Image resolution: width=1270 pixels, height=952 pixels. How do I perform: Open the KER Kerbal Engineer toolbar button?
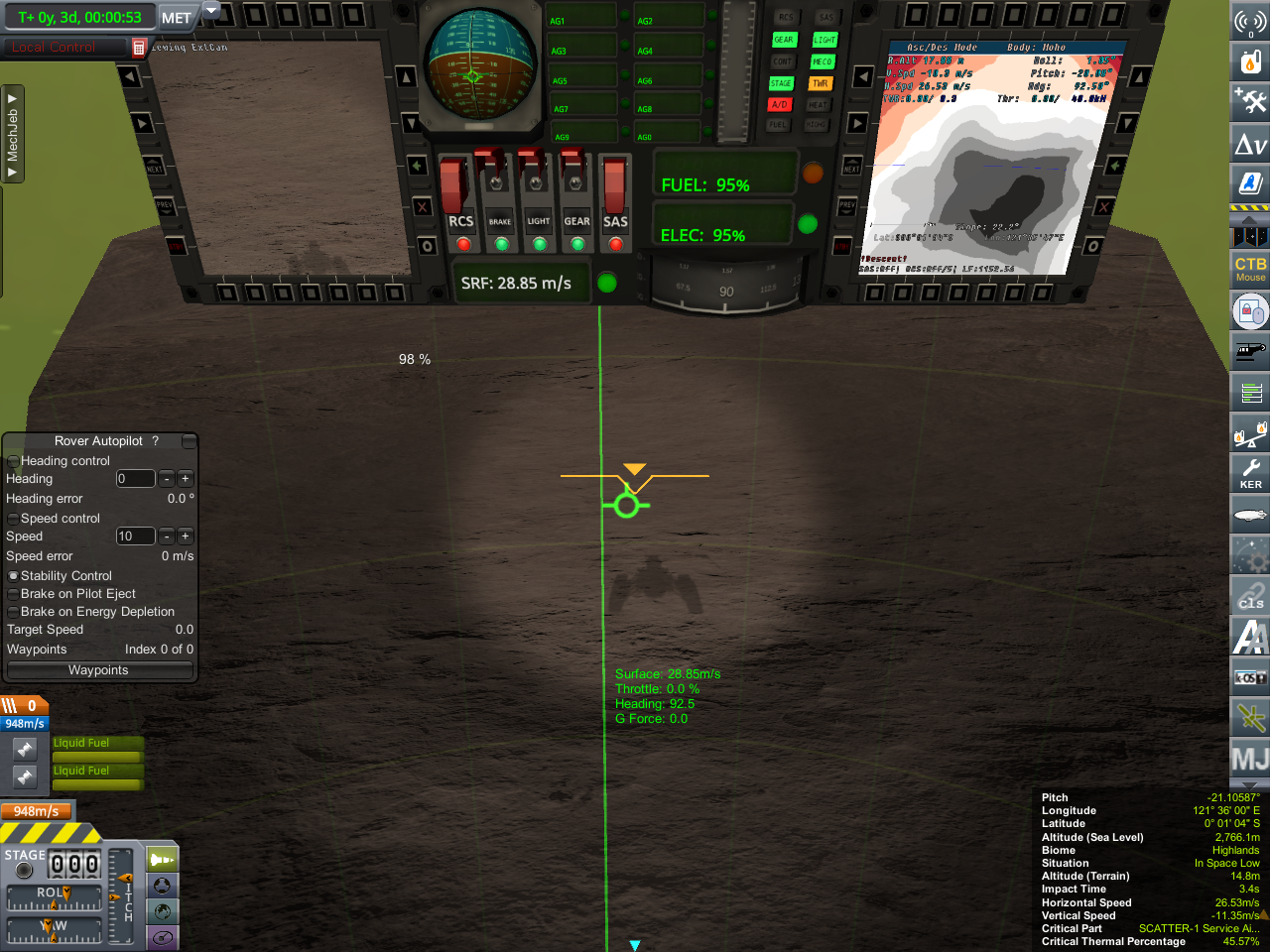tap(1250, 473)
